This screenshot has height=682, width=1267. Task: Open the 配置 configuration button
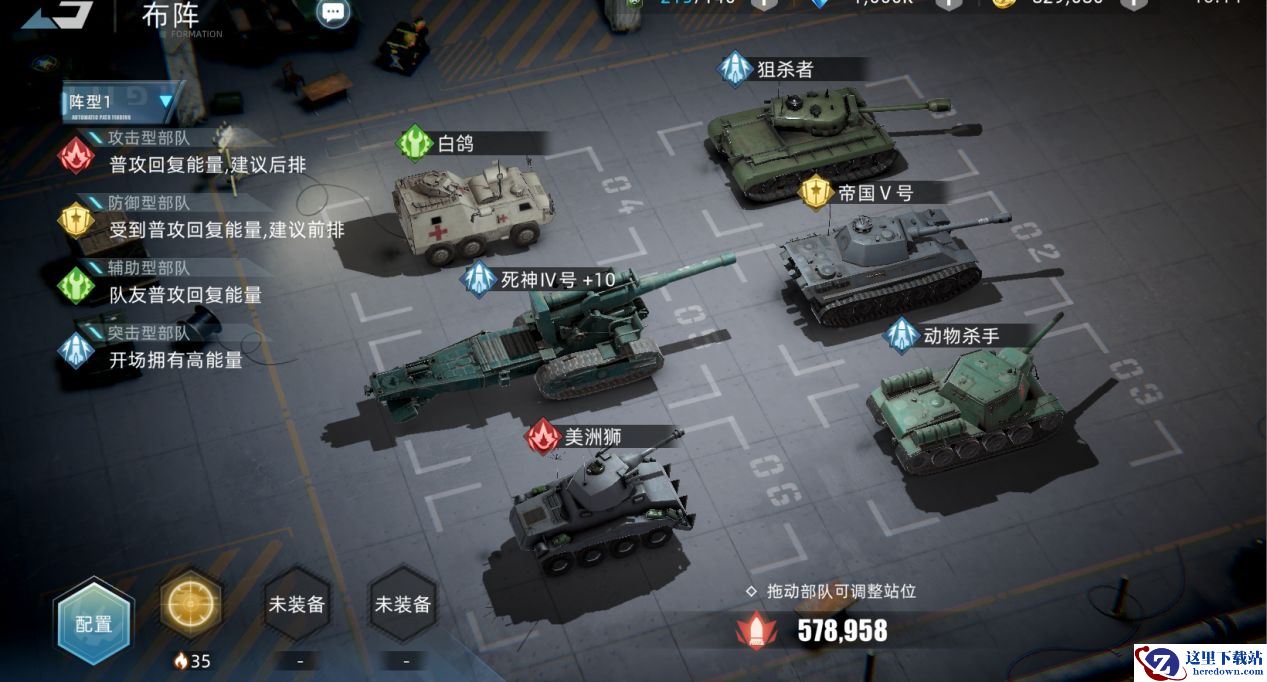pyautogui.click(x=94, y=622)
